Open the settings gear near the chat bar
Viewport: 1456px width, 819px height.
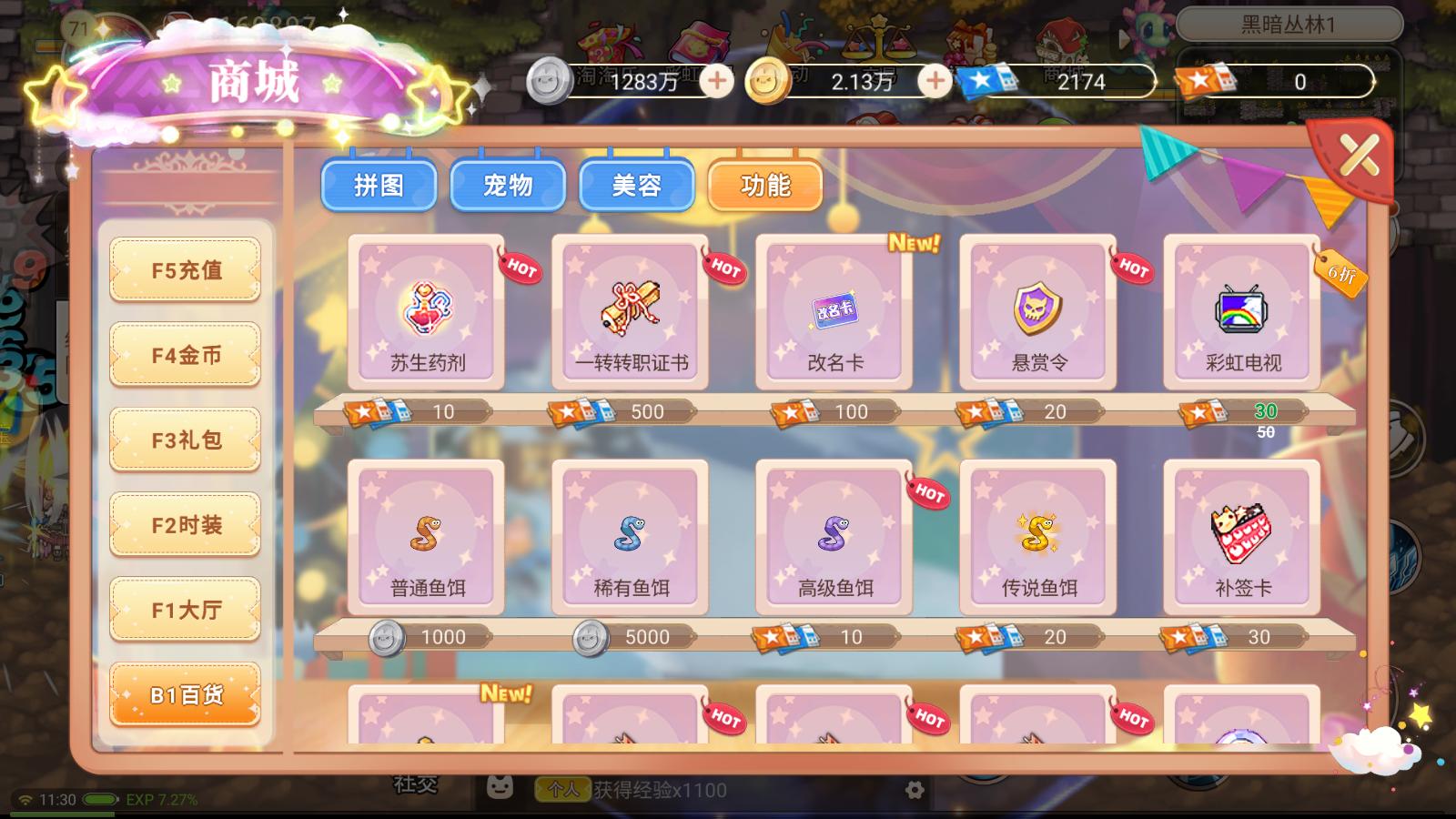pyautogui.click(x=913, y=791)
